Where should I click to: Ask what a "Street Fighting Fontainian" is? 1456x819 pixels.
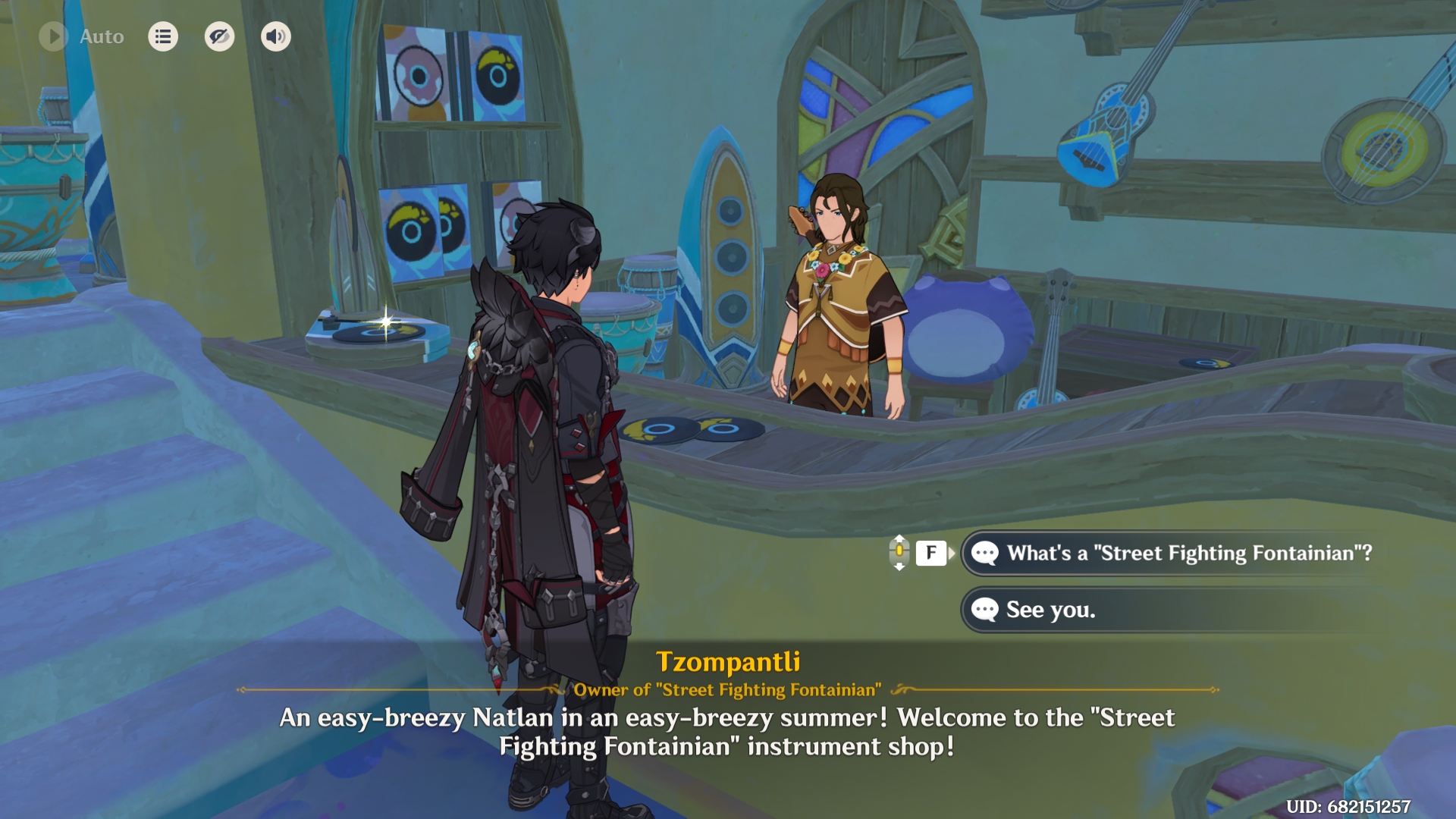(1188, 554)
